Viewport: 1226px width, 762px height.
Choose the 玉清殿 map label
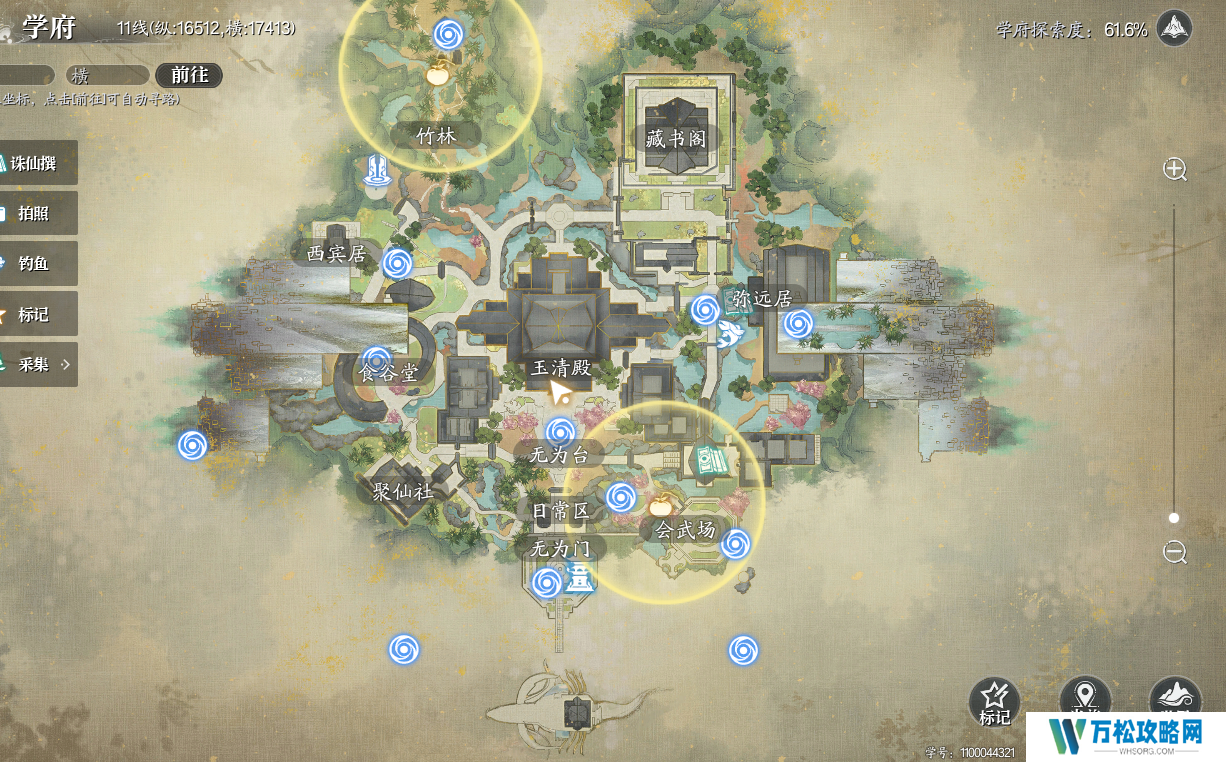pos(561,369)
